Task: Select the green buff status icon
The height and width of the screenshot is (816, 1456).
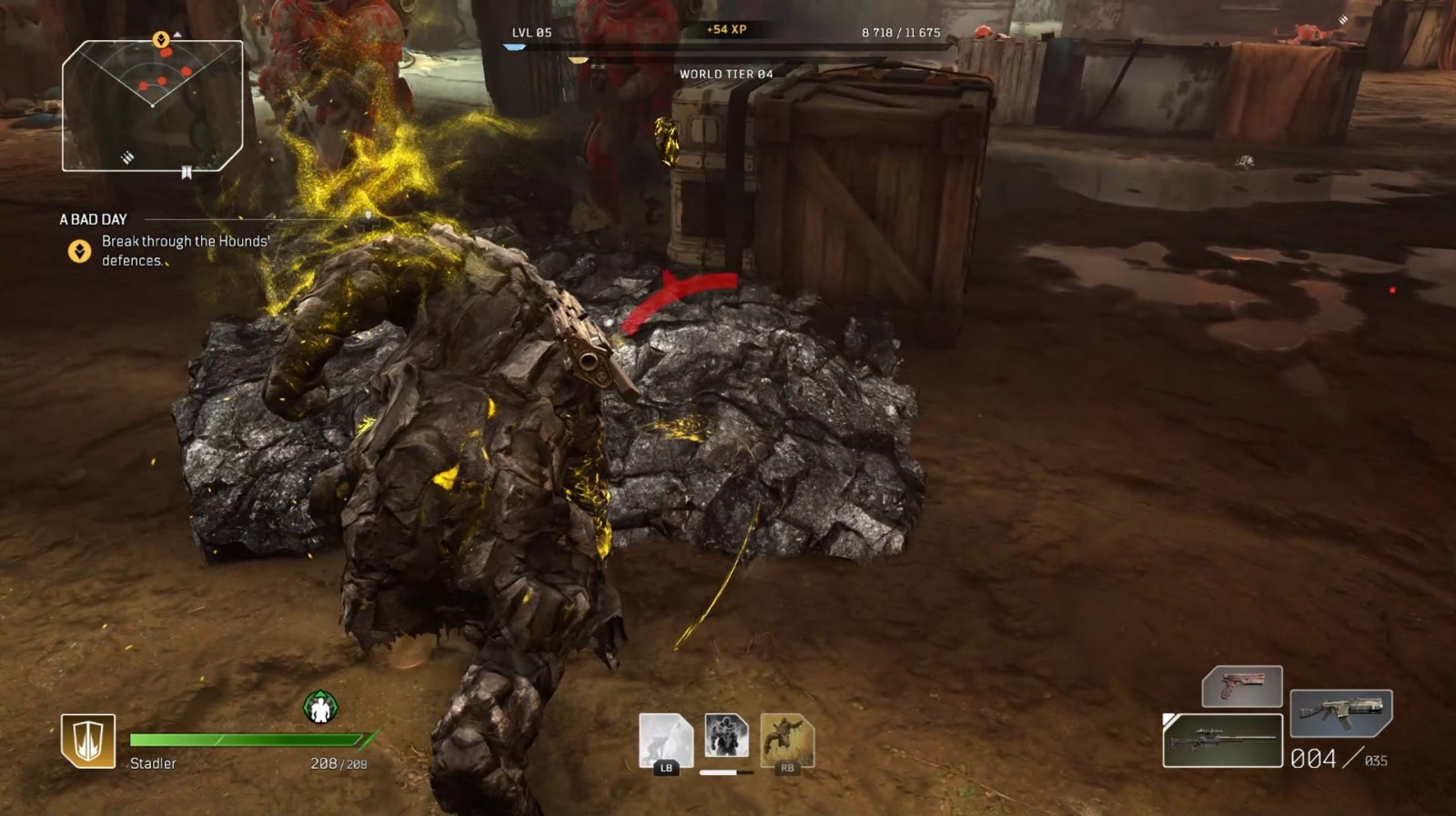Action: [320, 707]
